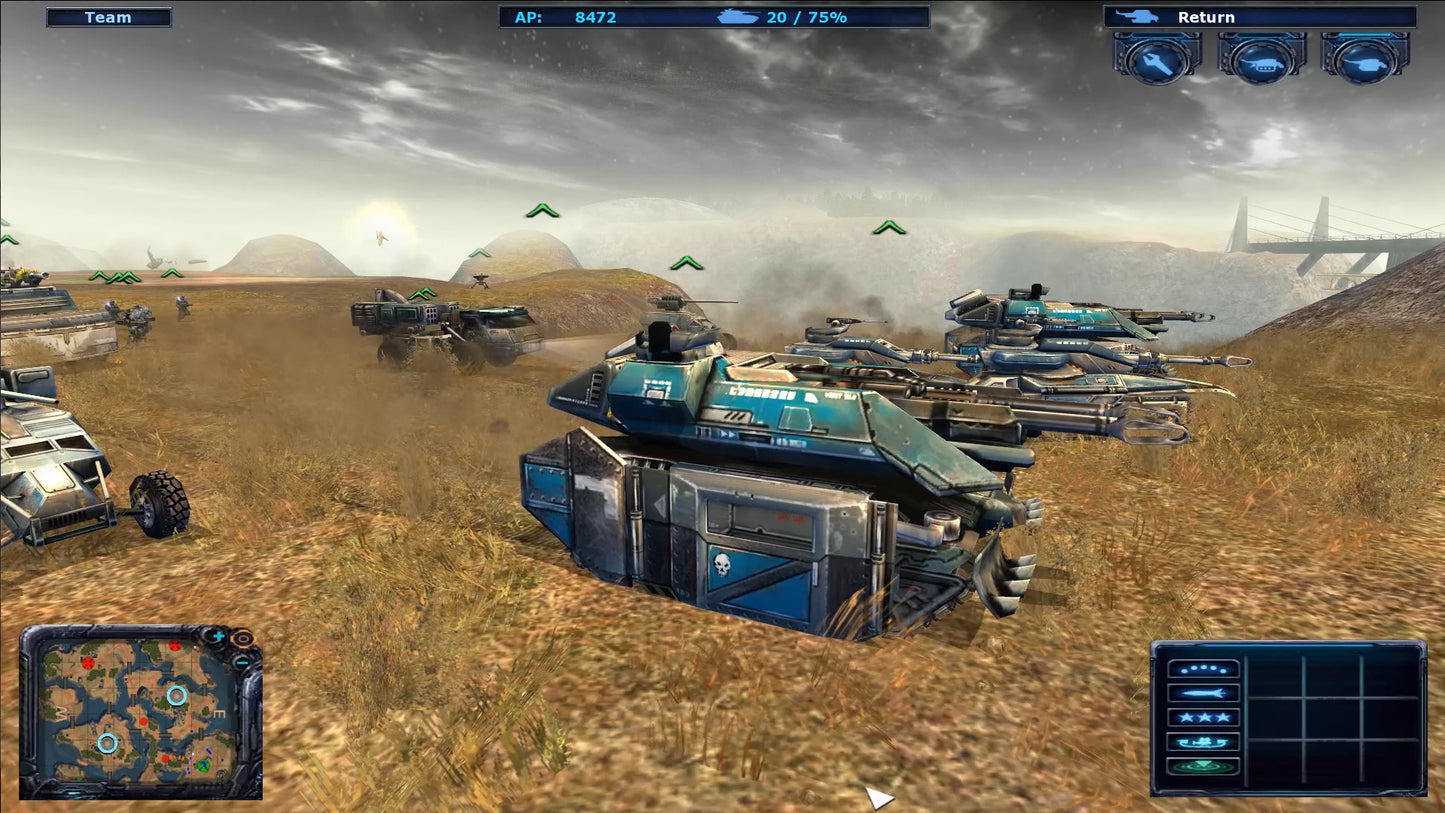This screenshot has width=1445, height=813.
Task: Select the Team menu at top left
Action: [109, 16]
